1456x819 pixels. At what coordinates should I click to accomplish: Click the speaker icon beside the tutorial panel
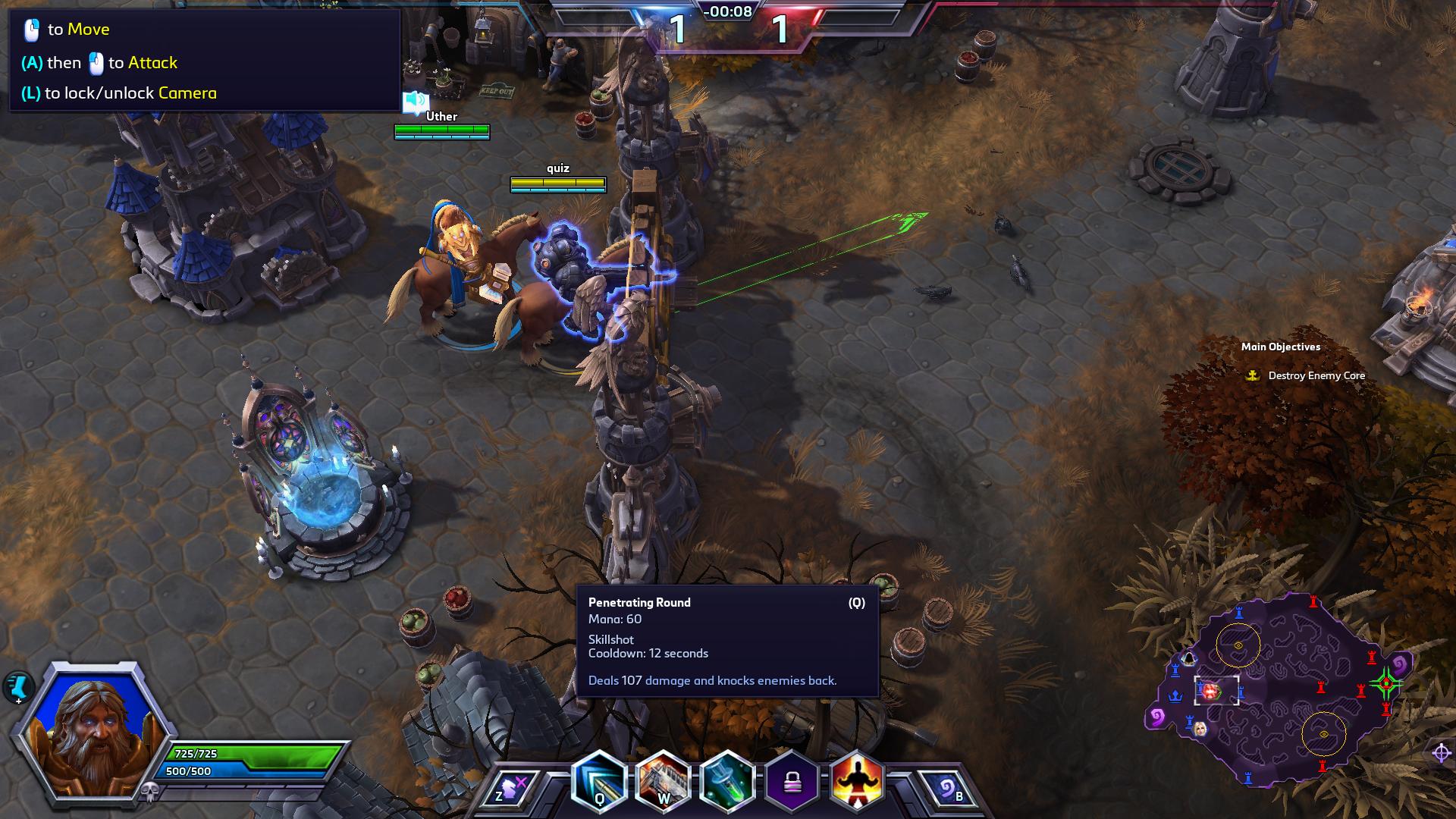[416, 101]
